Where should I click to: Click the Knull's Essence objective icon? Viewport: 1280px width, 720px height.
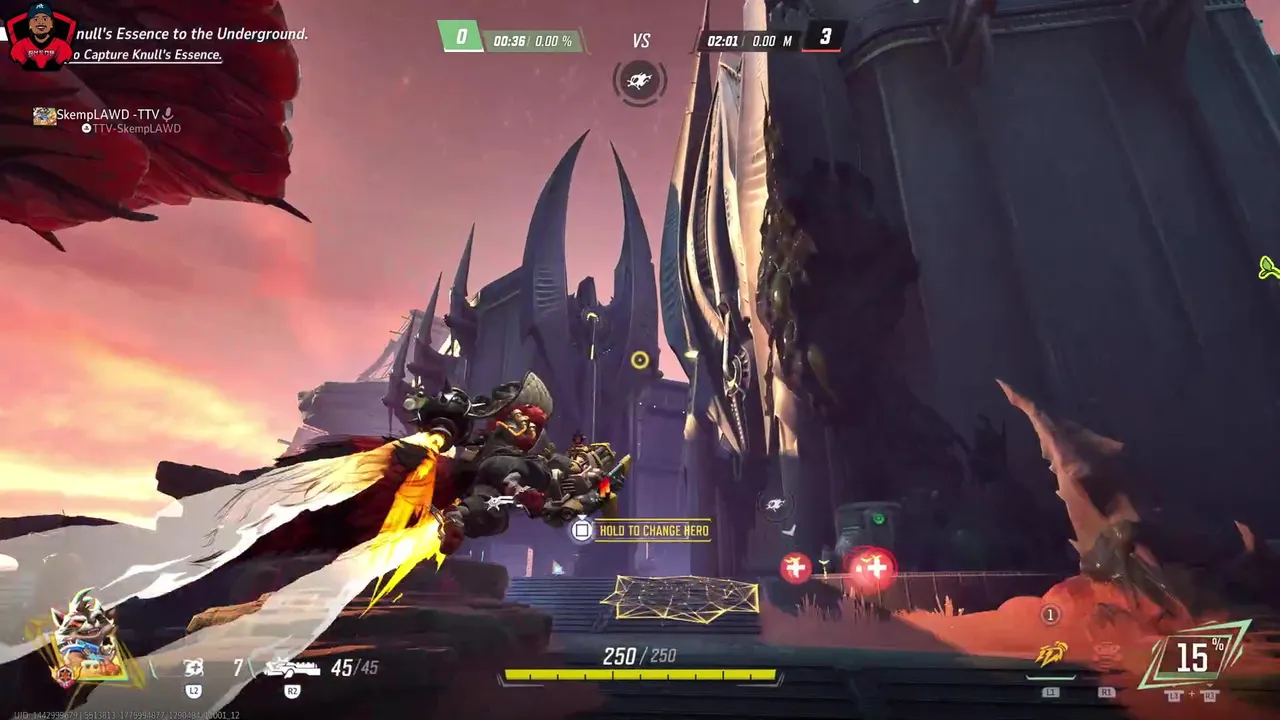click(640, 81)
